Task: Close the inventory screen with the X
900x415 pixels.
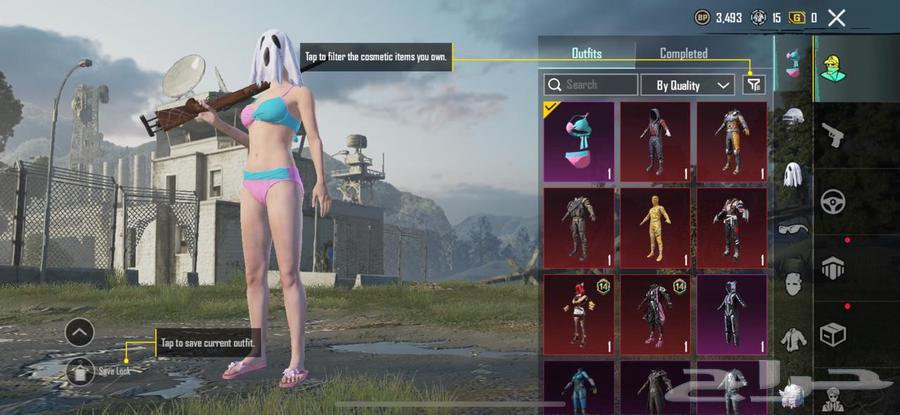Action: (837, 17)
